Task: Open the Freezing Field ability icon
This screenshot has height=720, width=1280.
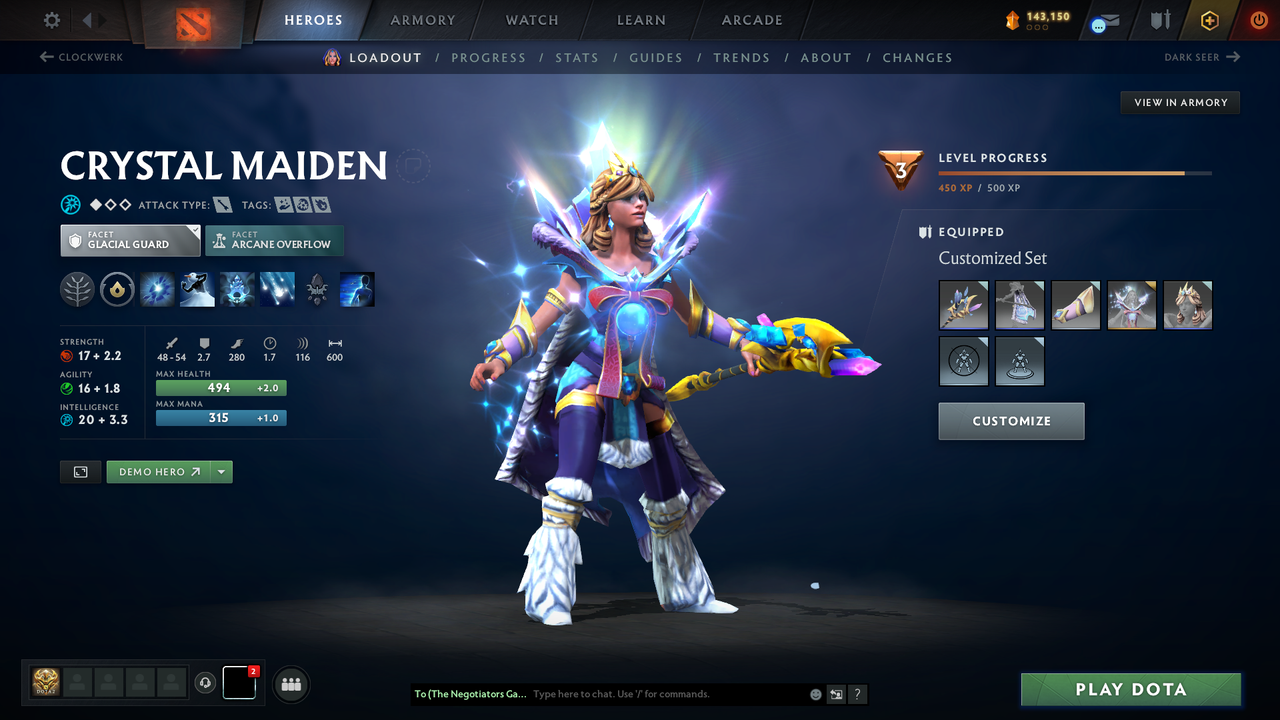Action: tap(277, 289)
